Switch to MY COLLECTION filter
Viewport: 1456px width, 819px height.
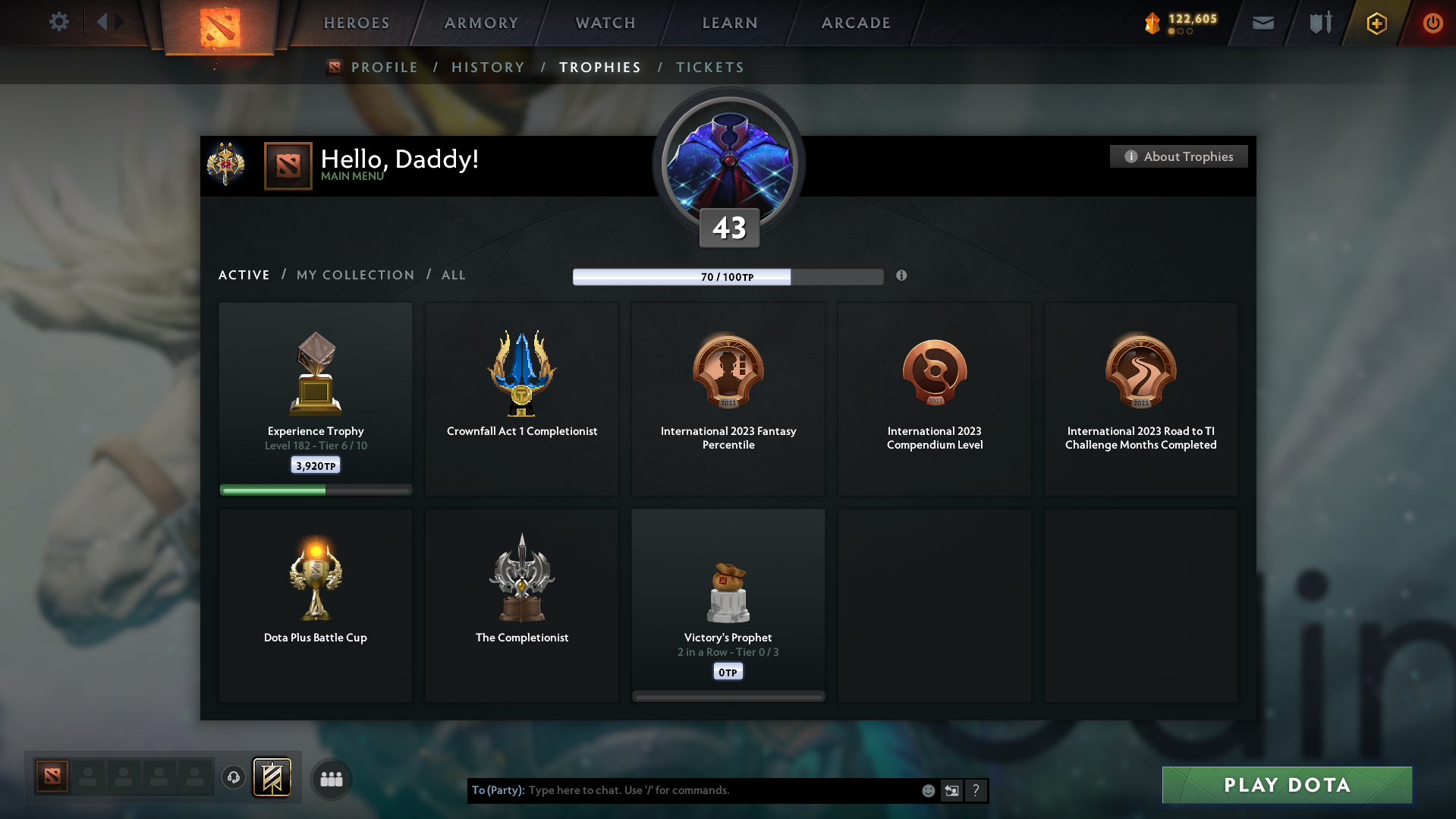click(x=355, y=275)
